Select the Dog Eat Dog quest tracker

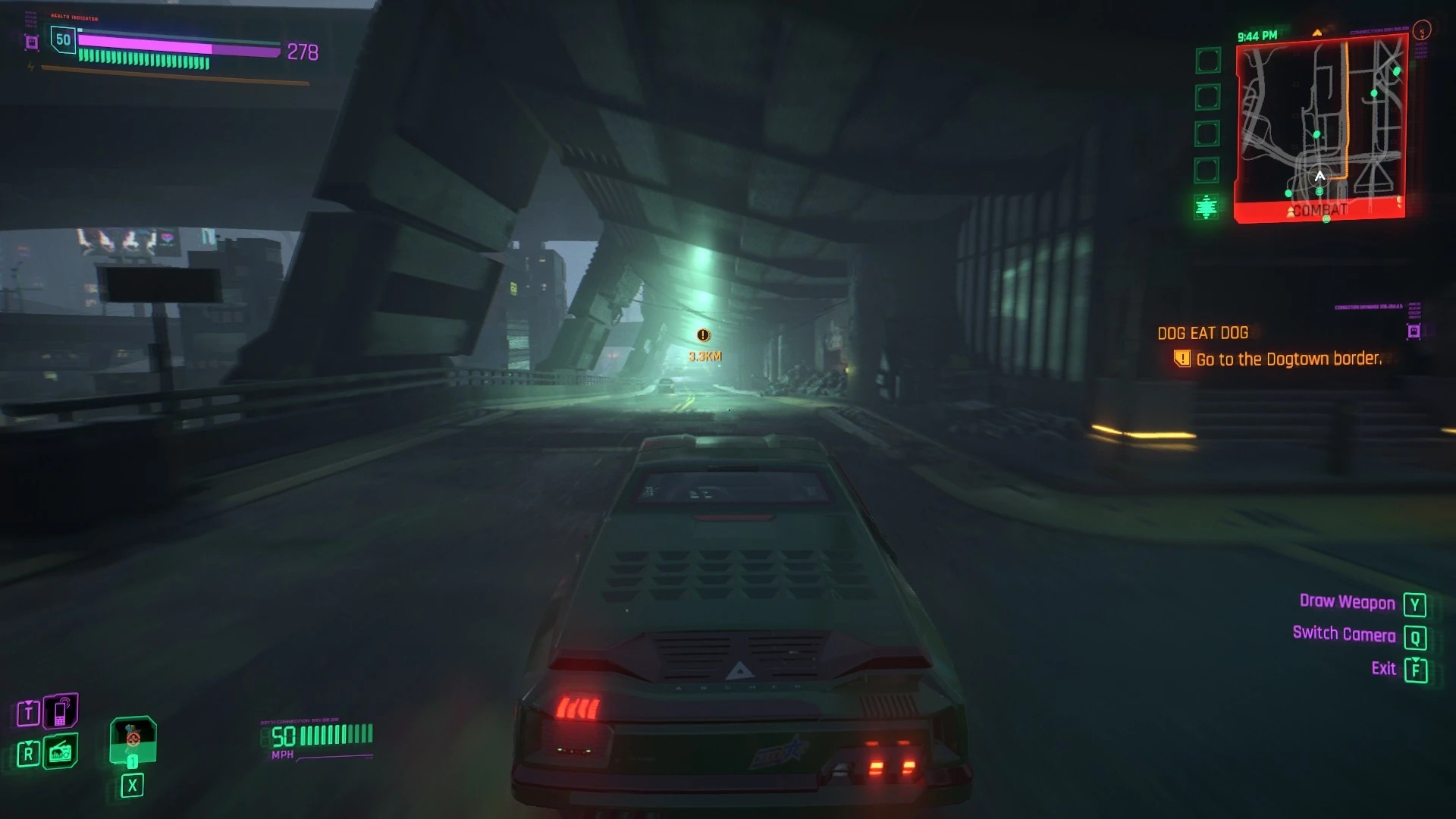coord(1203,333)
